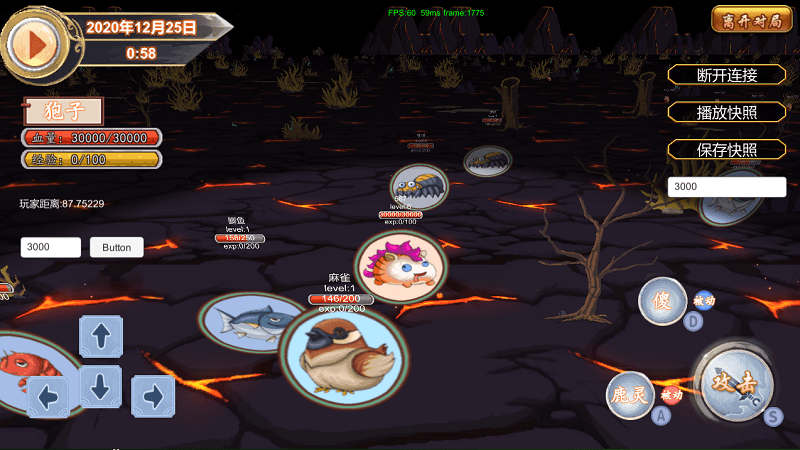Click the 断开连接 disconnect button
This screenshot has height=450, width=800.
pos(727,75)
